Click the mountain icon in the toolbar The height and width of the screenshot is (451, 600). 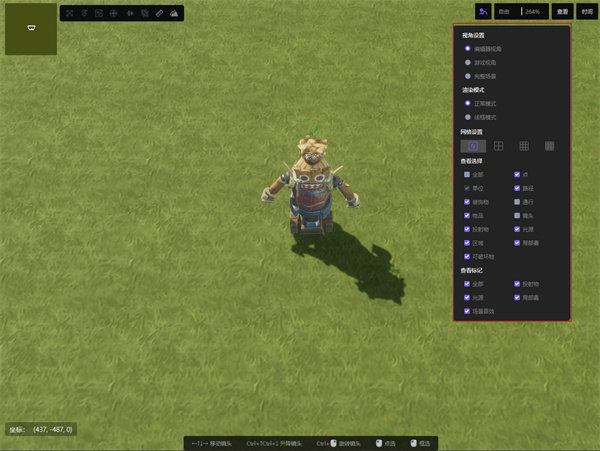pos(174,13)
